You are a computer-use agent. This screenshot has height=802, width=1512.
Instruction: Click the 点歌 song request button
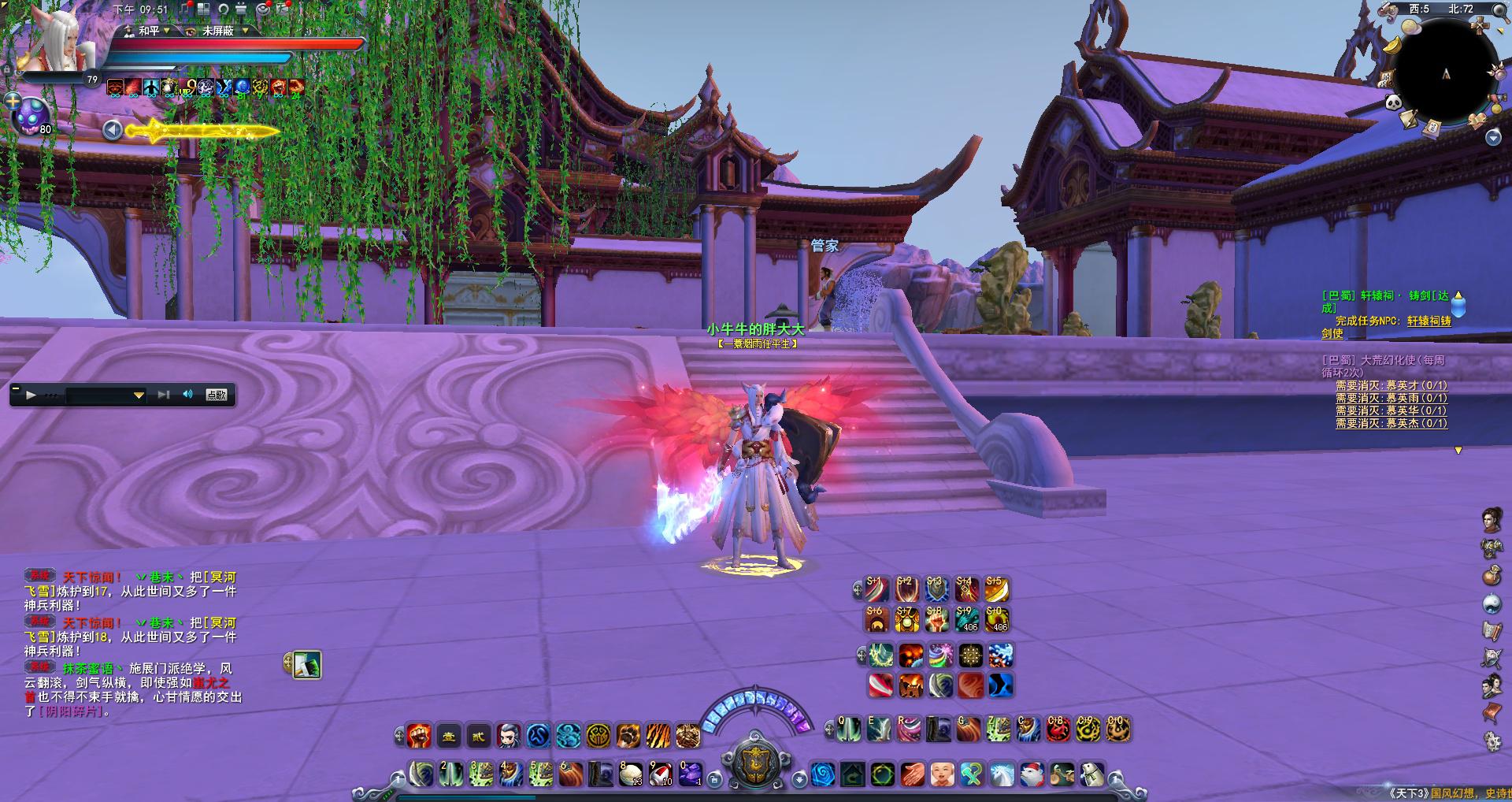[x=217, y=395]
